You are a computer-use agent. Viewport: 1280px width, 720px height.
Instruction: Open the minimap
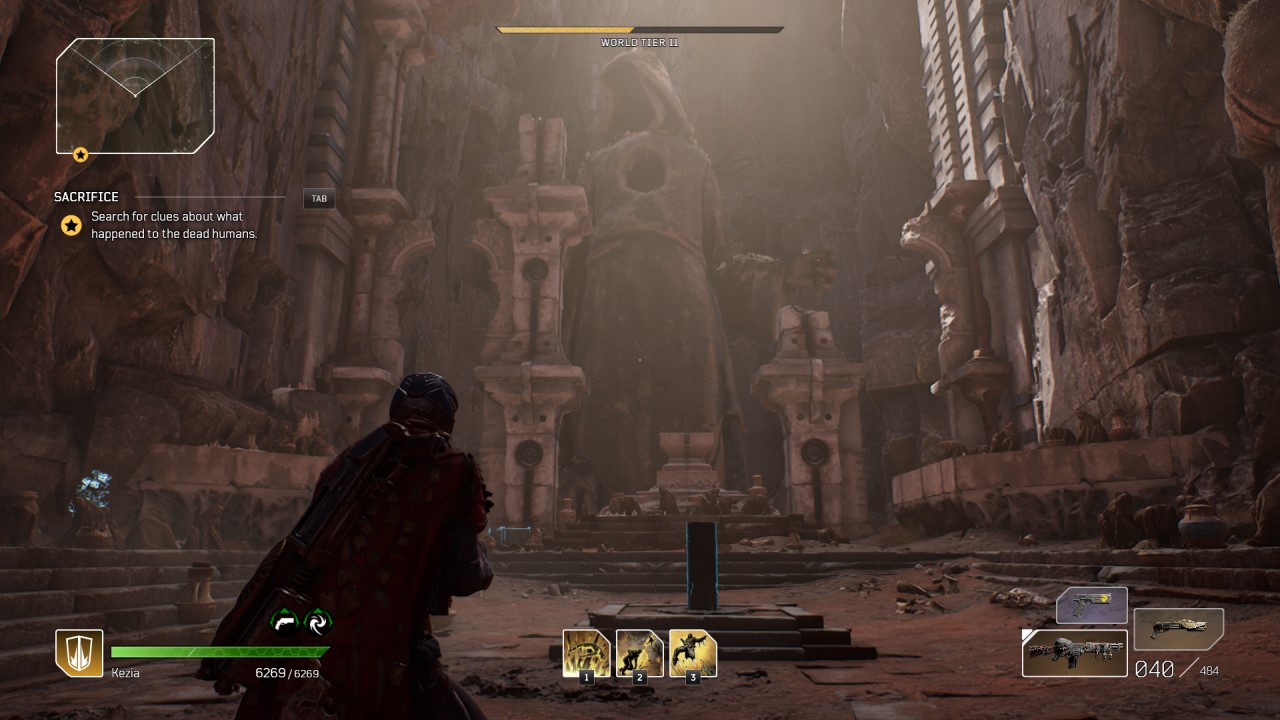coord(135,95)
